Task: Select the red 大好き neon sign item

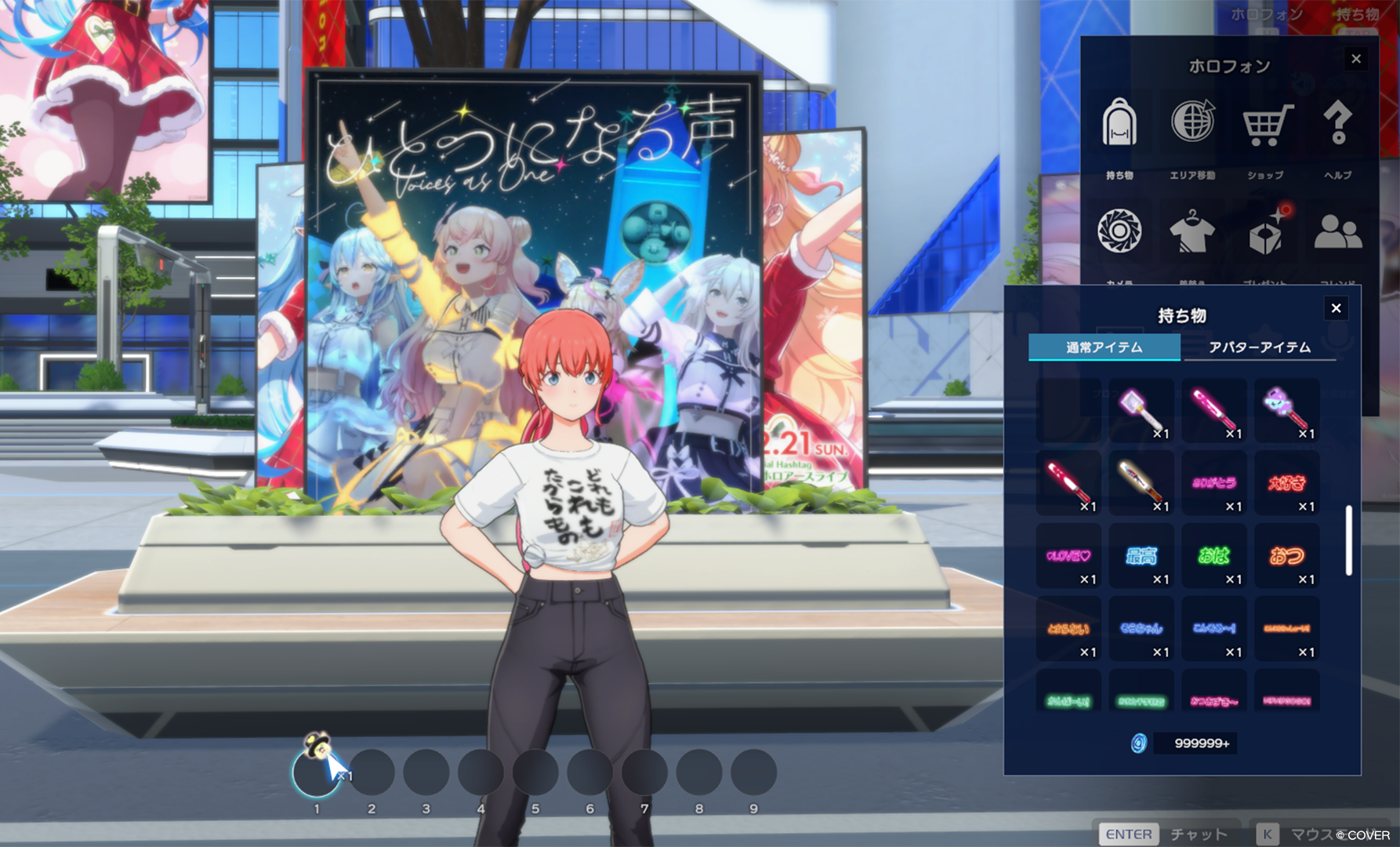Action: 1286,483
